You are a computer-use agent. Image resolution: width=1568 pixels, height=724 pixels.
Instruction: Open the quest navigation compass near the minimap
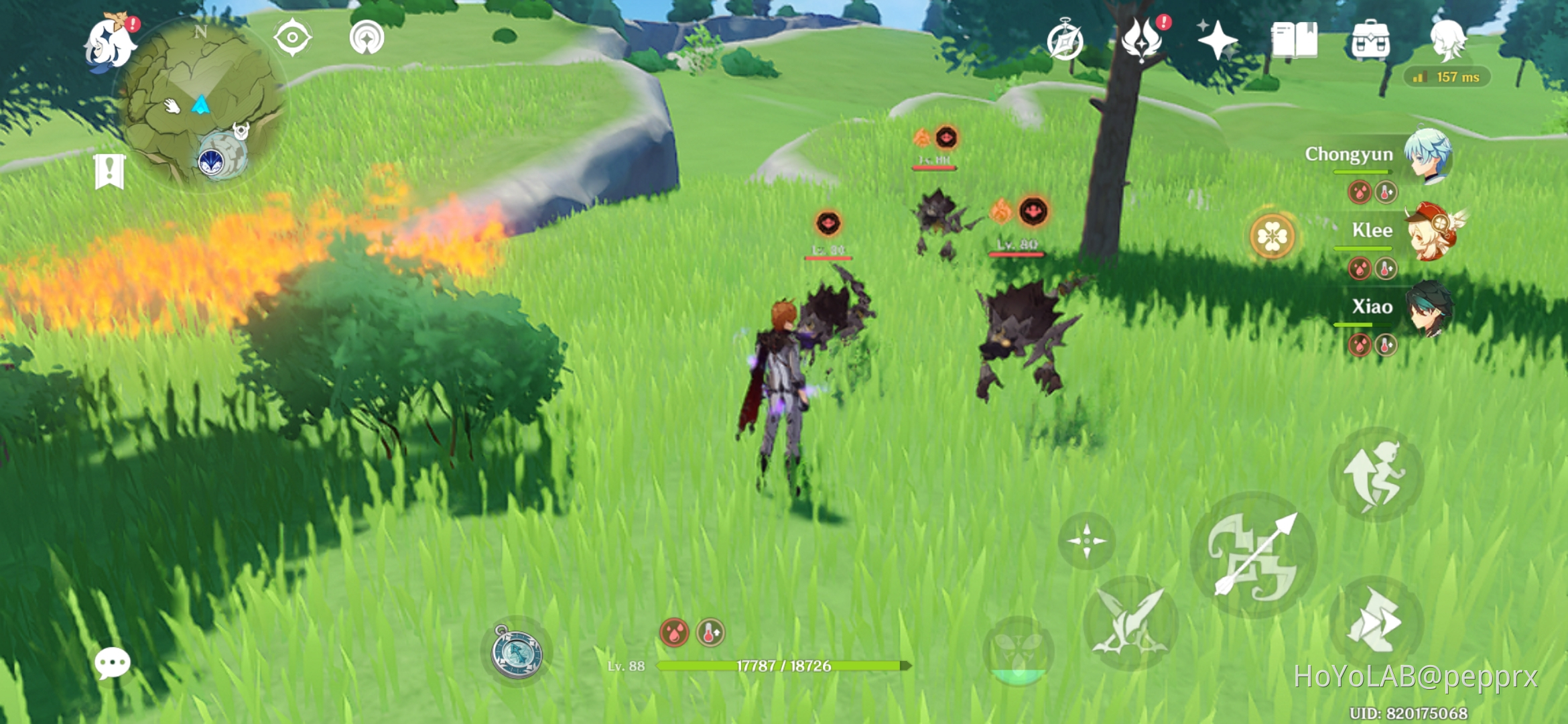pyautogui.click(x=293, y=38)
